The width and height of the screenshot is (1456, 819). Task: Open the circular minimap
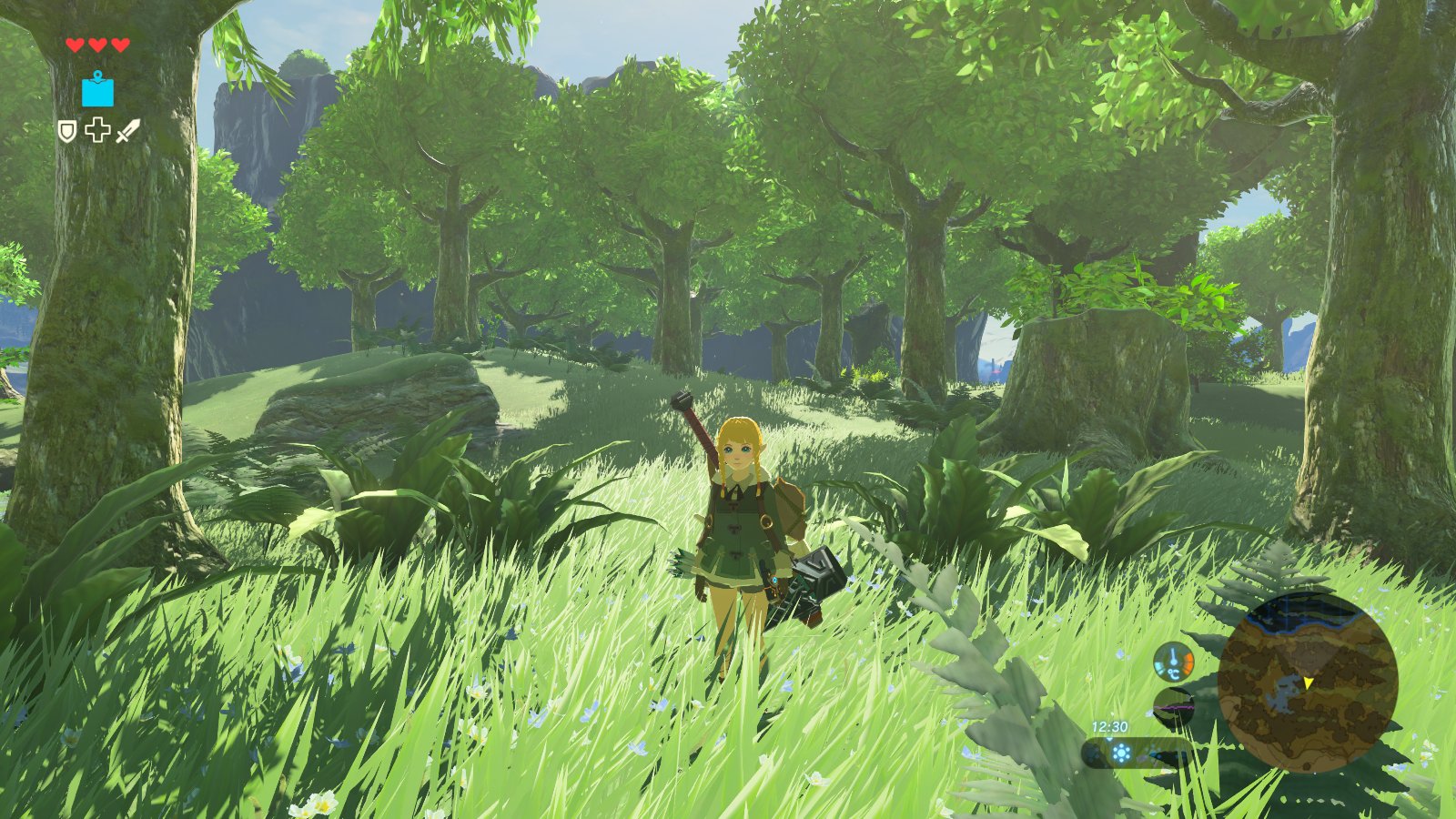point(1307,682)
